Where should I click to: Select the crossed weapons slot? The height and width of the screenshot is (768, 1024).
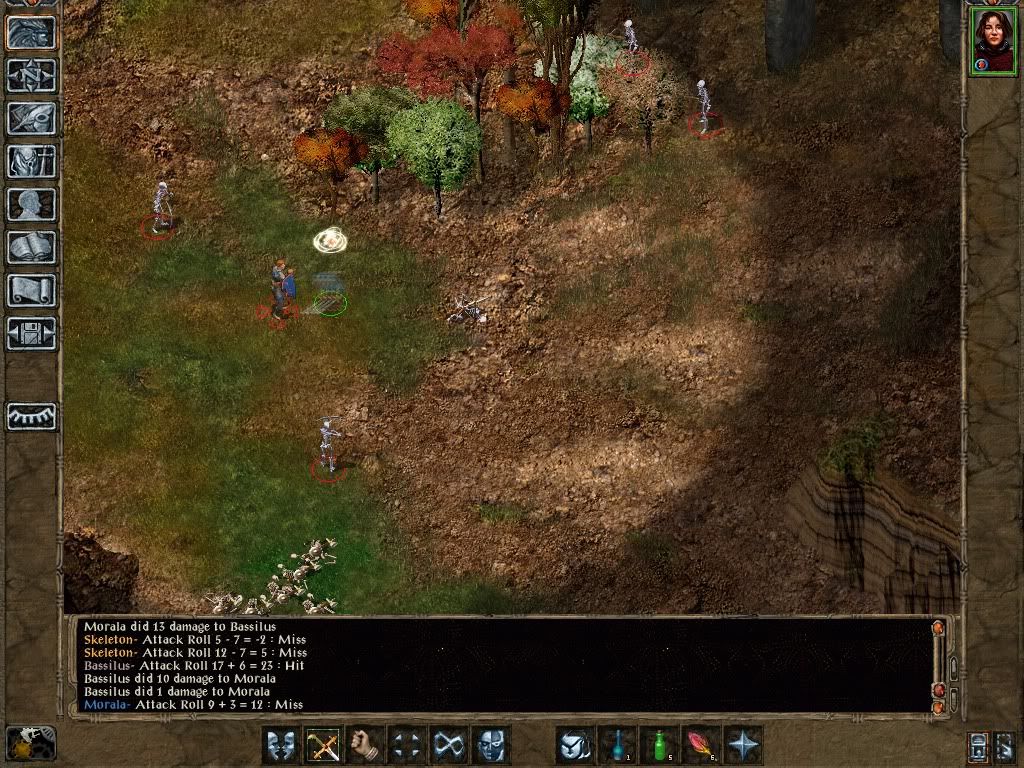pos(323,745)
